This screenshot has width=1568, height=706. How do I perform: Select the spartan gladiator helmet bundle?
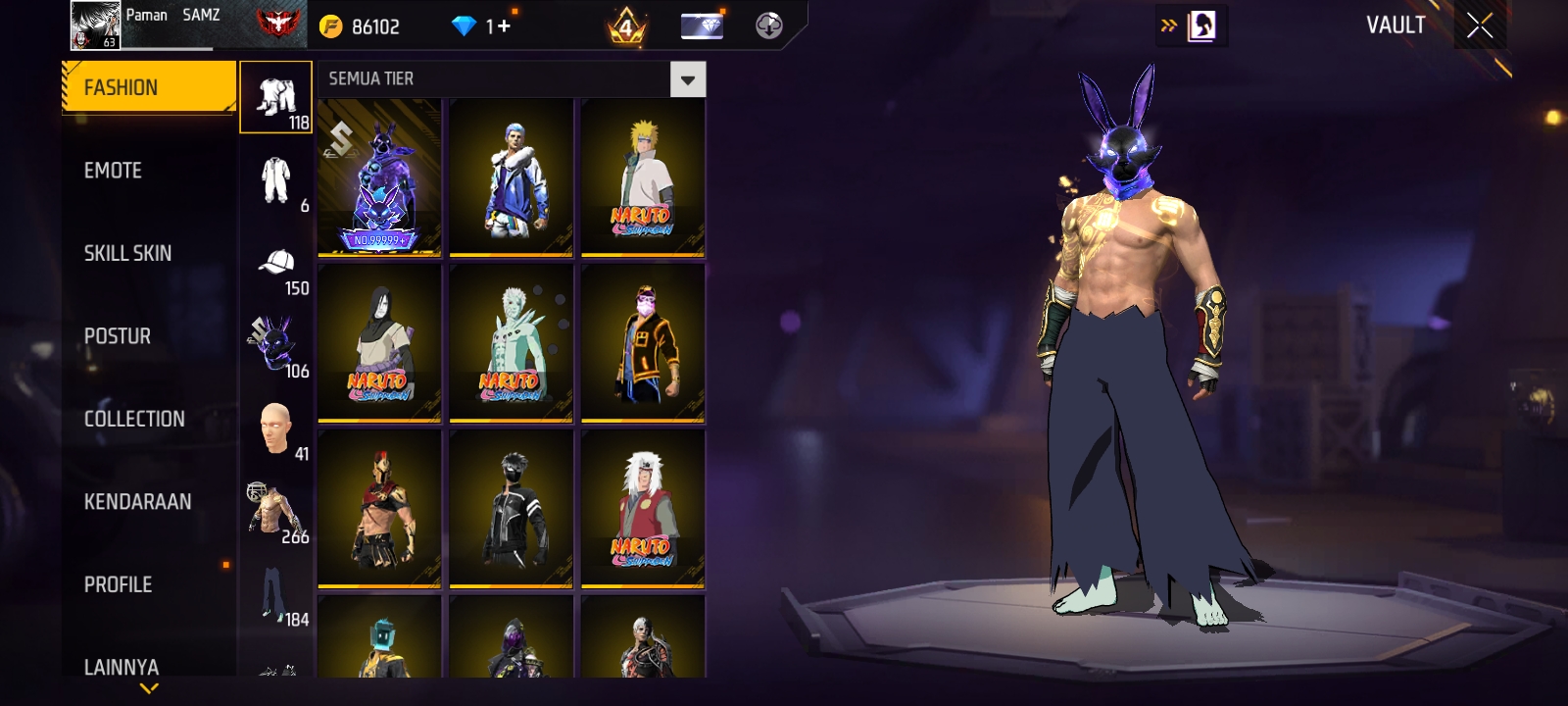point(379,509)
